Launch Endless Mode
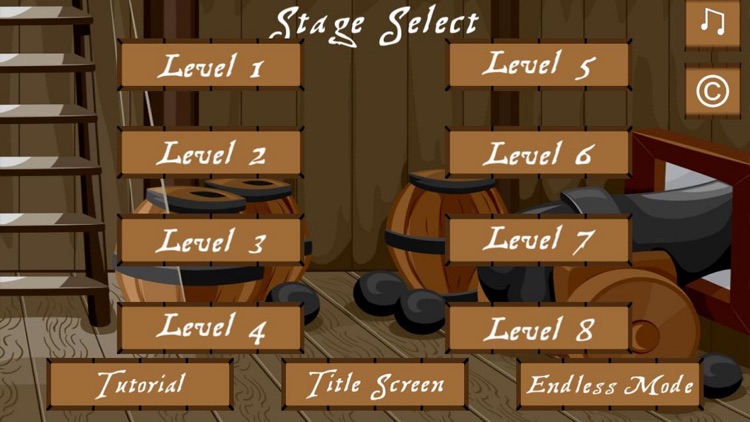The image size is (750, 422). click(610, 384)
